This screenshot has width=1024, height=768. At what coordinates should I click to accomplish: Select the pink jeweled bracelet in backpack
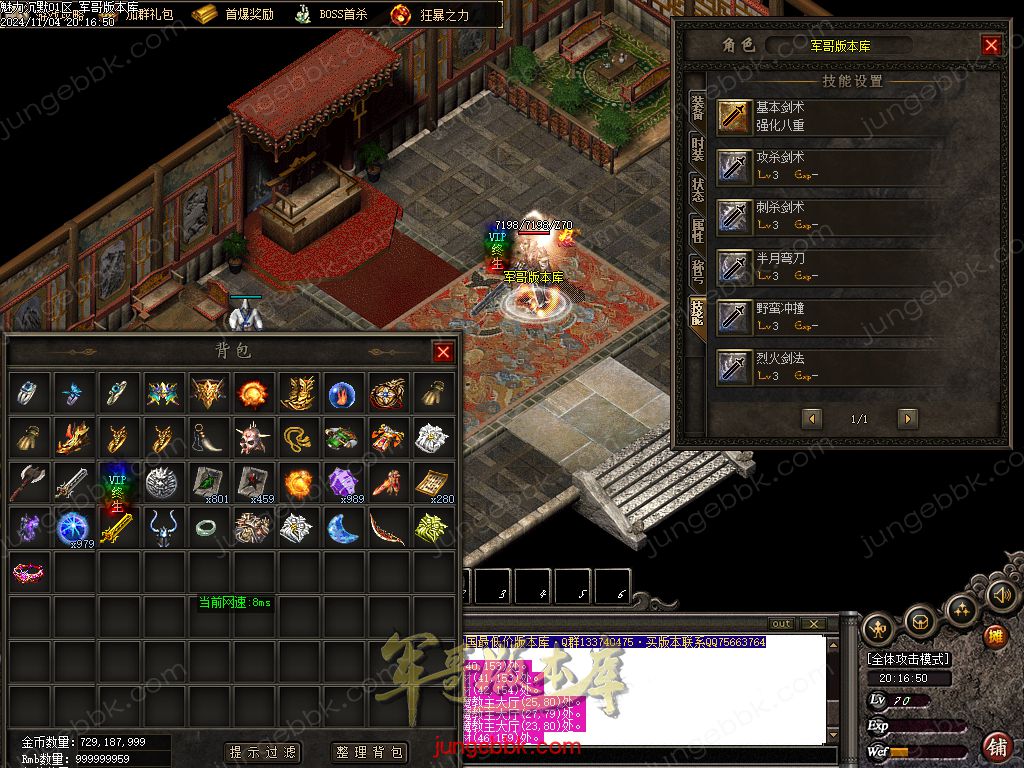point(29,572)
